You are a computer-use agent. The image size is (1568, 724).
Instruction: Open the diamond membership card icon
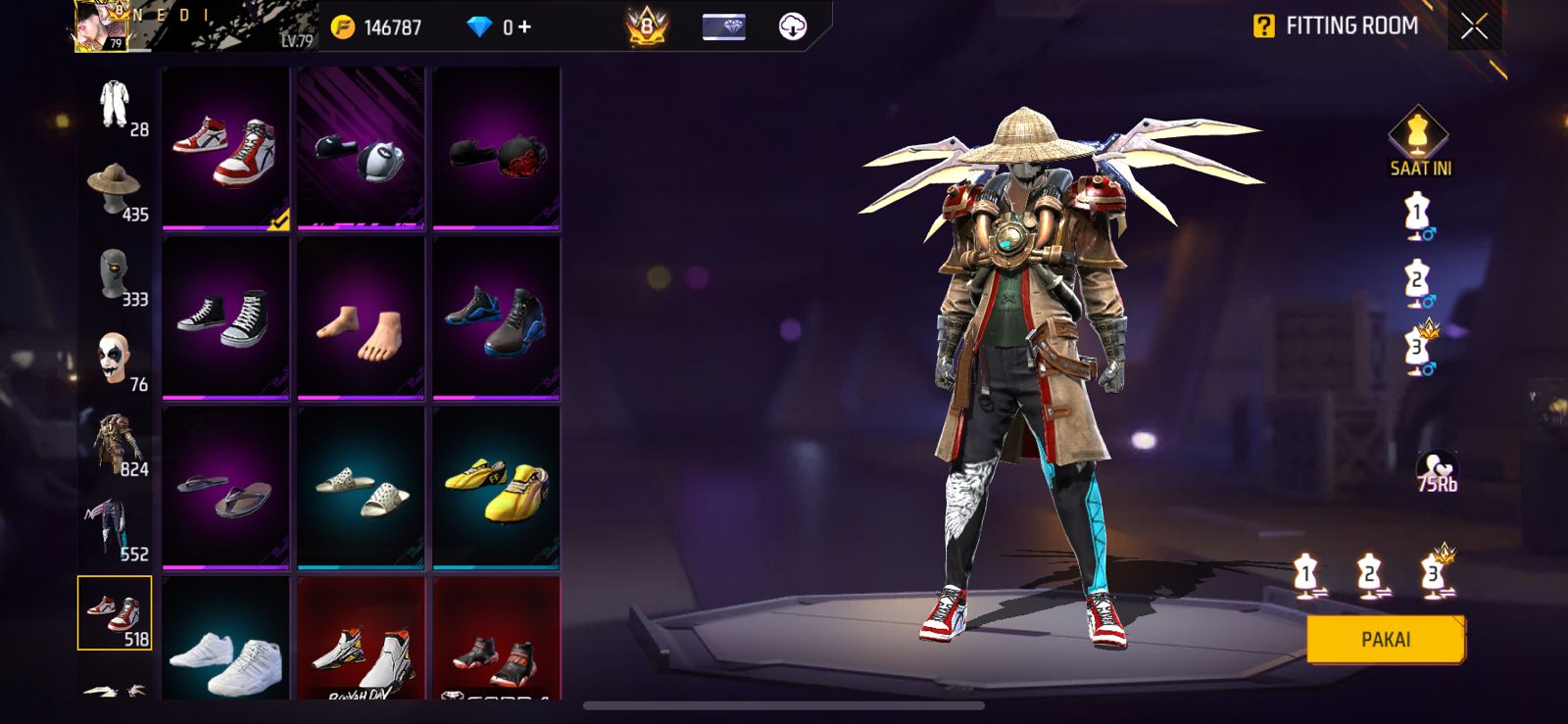tap(724, 27)
